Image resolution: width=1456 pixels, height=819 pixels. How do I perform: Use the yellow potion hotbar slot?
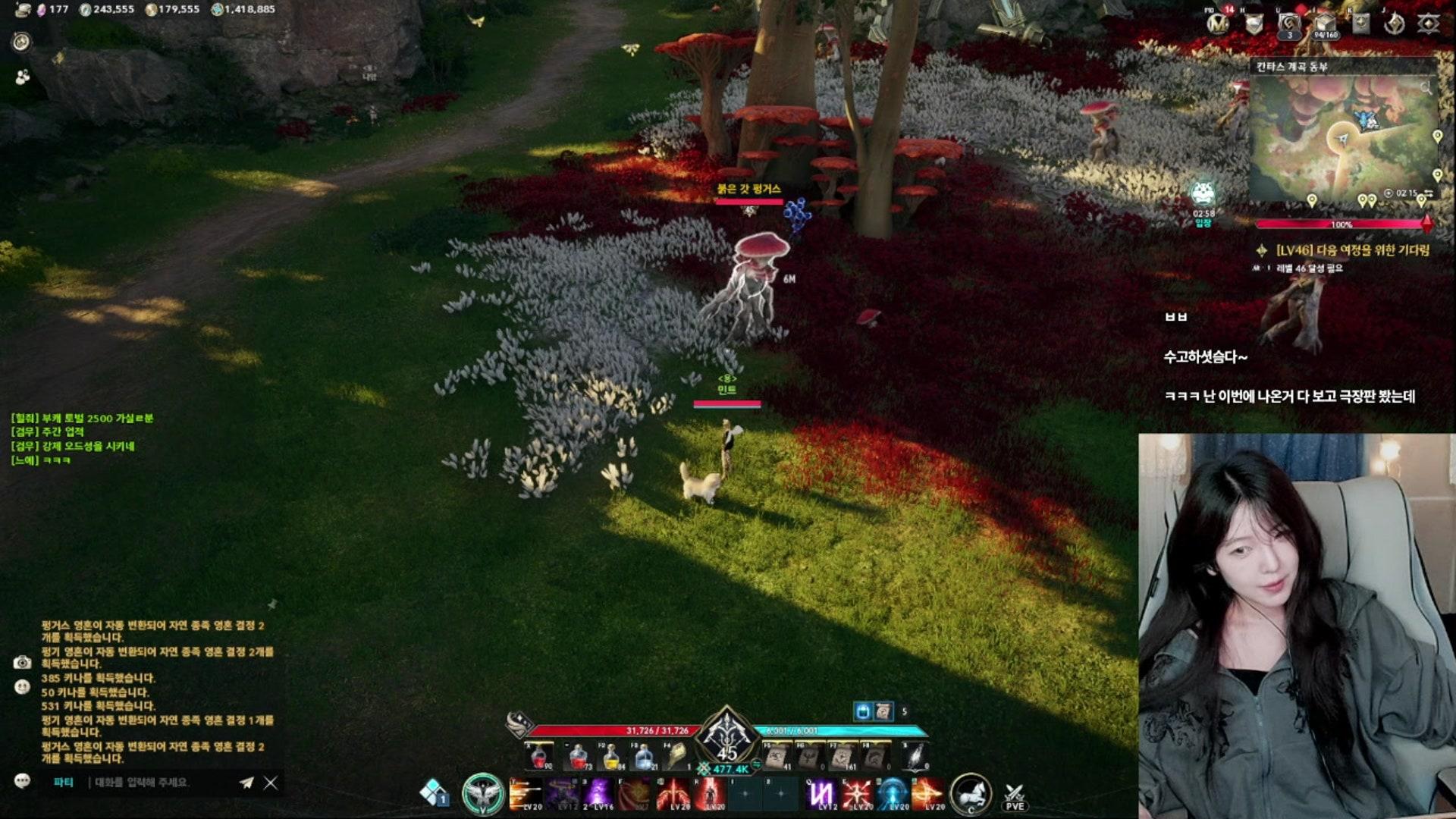pyautogui.click(x=611, y=756)
